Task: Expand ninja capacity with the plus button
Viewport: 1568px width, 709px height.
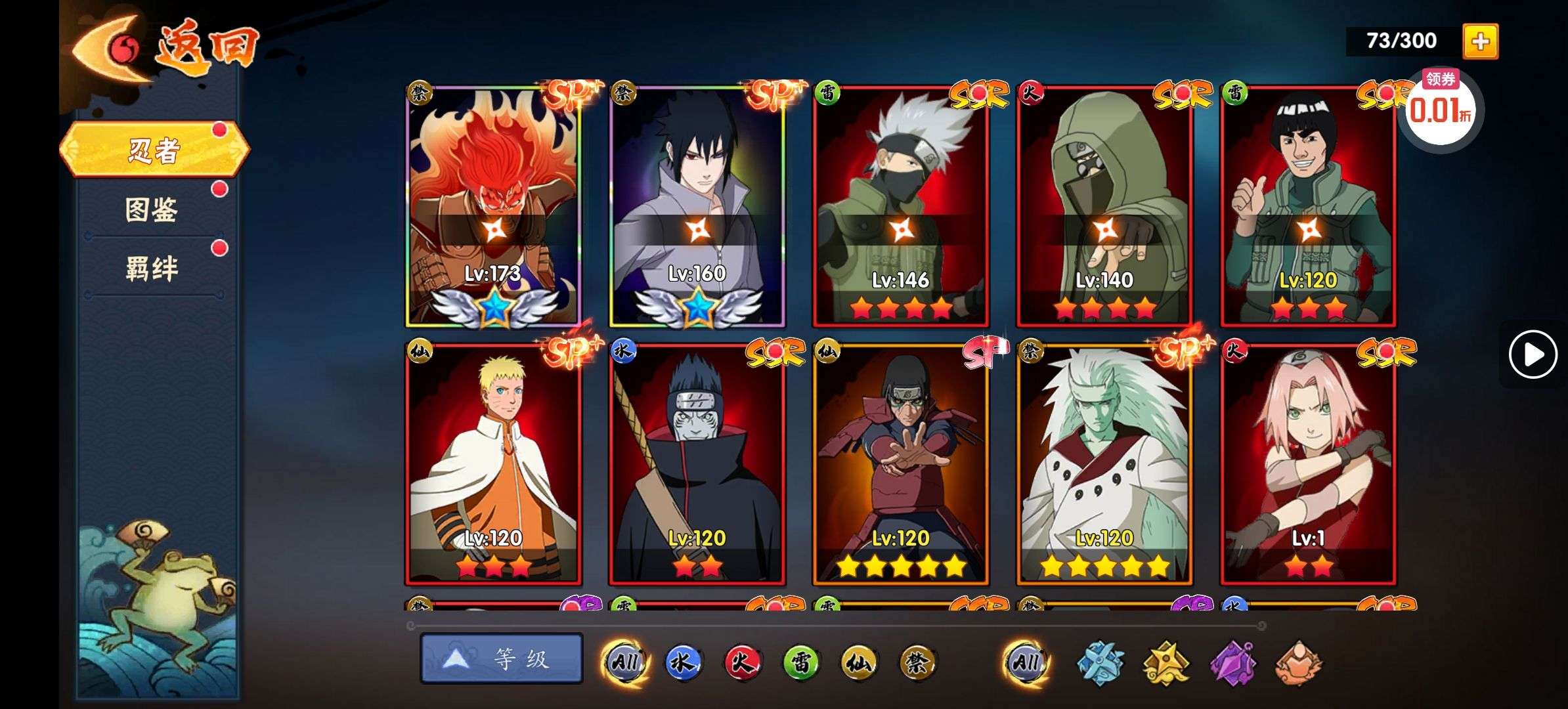Action: point(1480,41)
